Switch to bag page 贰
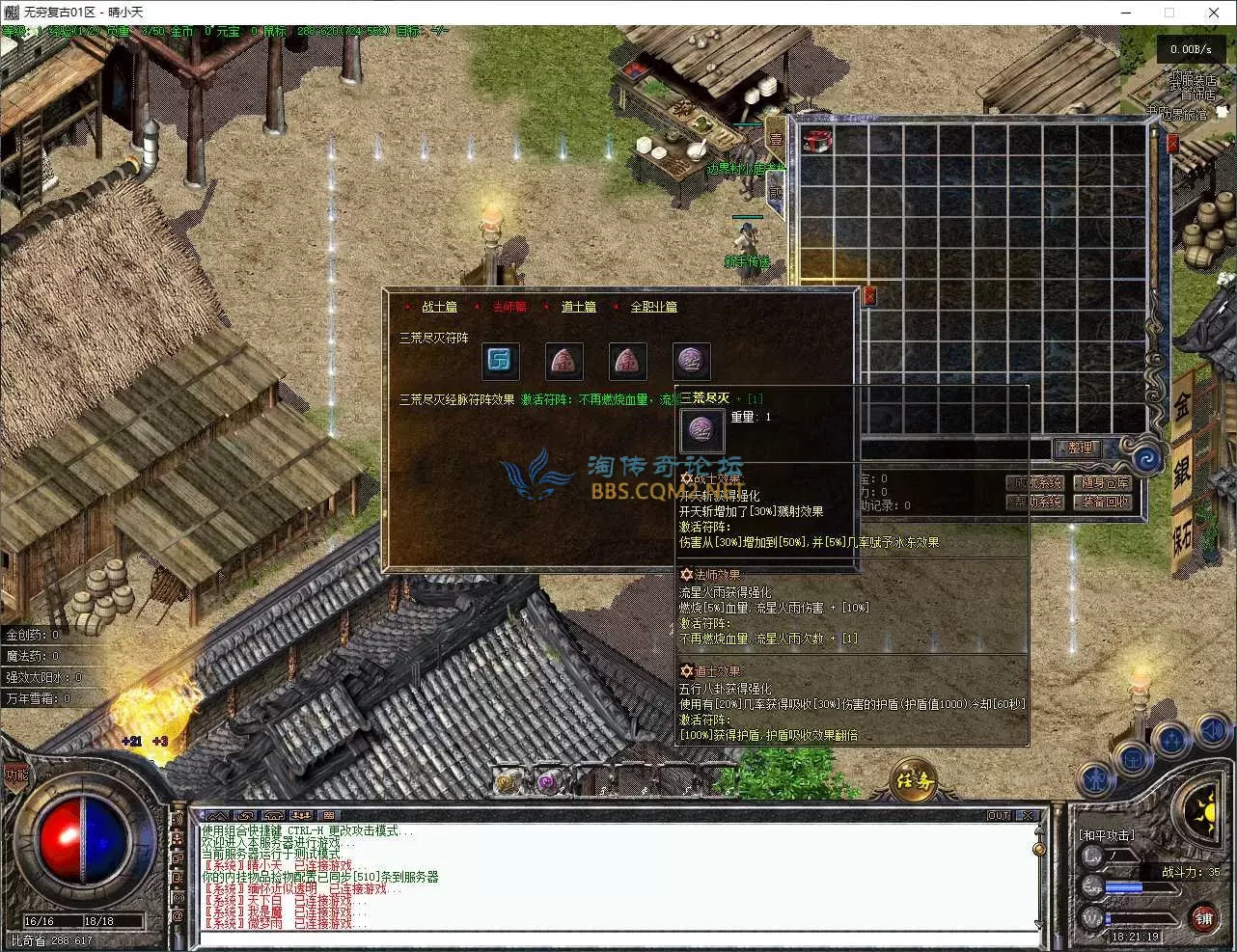The height and width of the screenshot is (952, 1237). (x=776, y=193)
